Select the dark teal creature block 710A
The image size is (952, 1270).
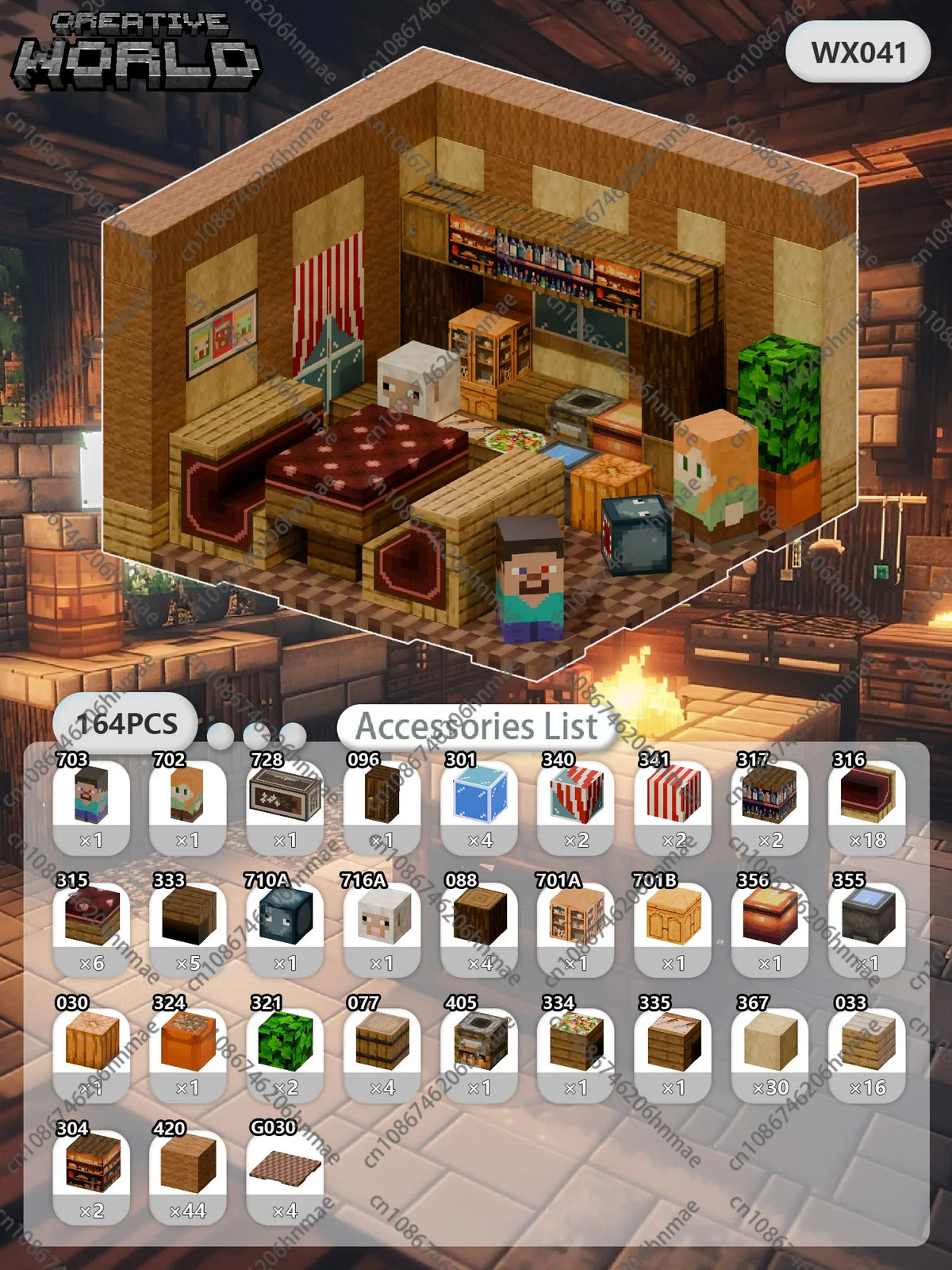point(286,917)
